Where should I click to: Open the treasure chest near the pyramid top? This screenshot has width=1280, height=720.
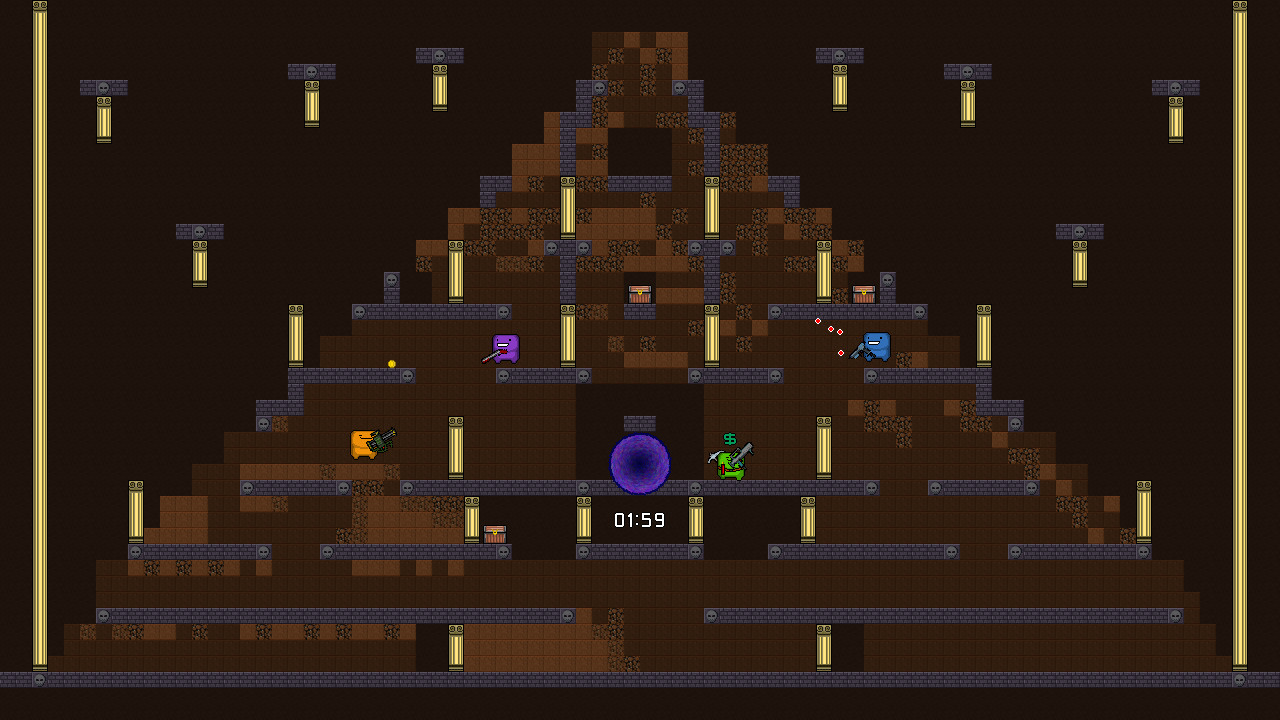[638, 292]
